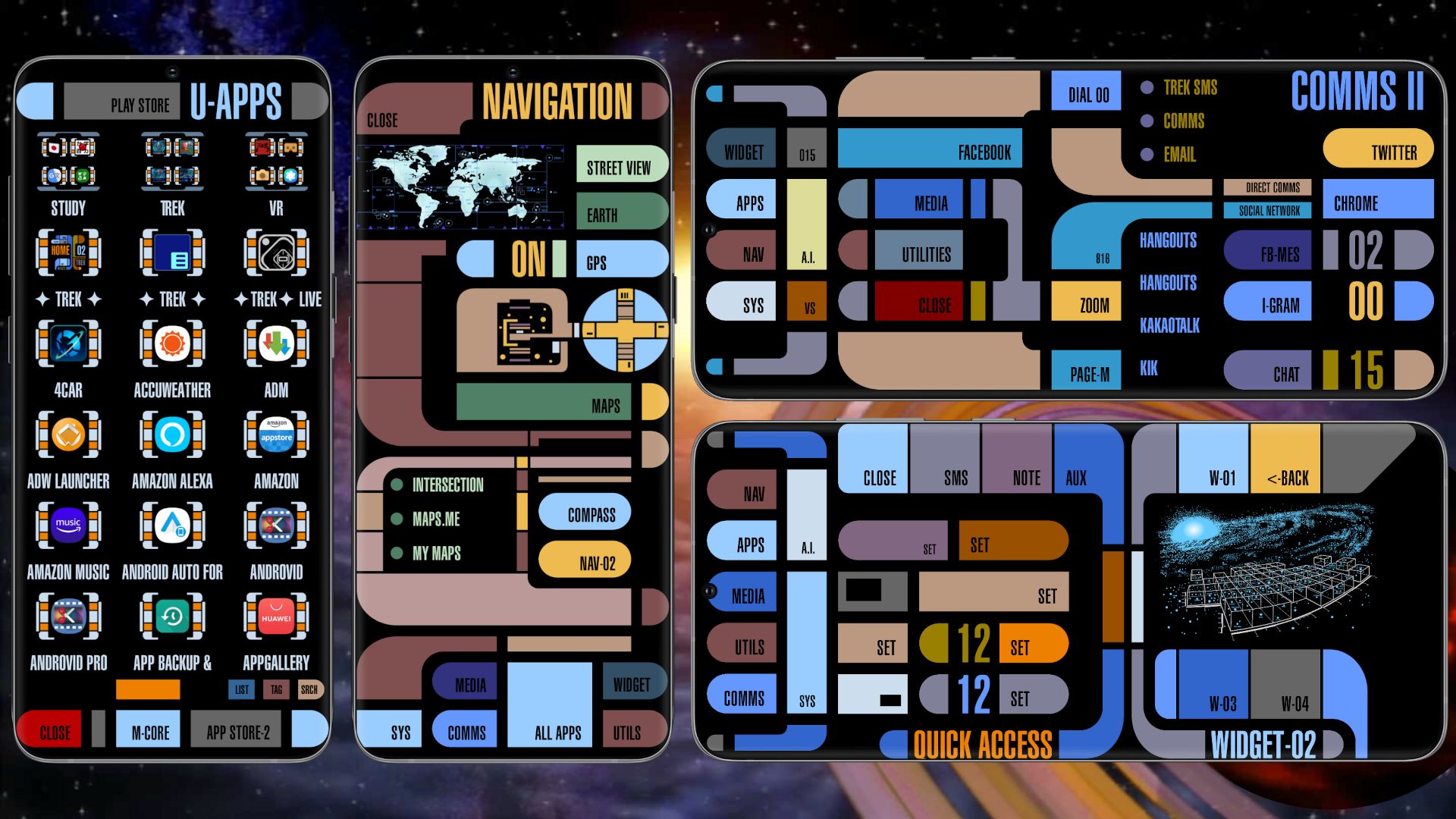Open App Backup & Restore
The width and height of the screenshot is (1456, 819).
[172, 616]
